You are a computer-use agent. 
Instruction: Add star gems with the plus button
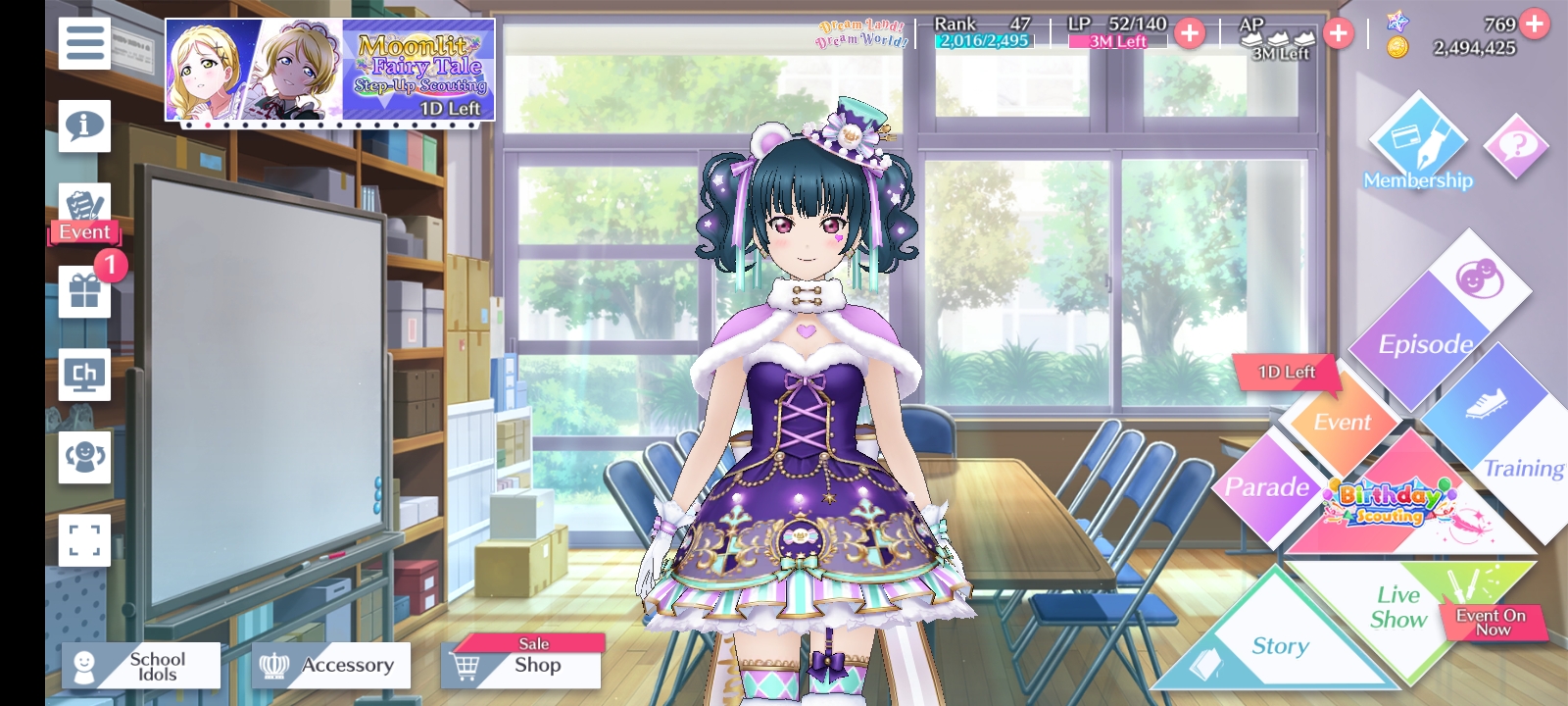click(x=1535, y=24)
